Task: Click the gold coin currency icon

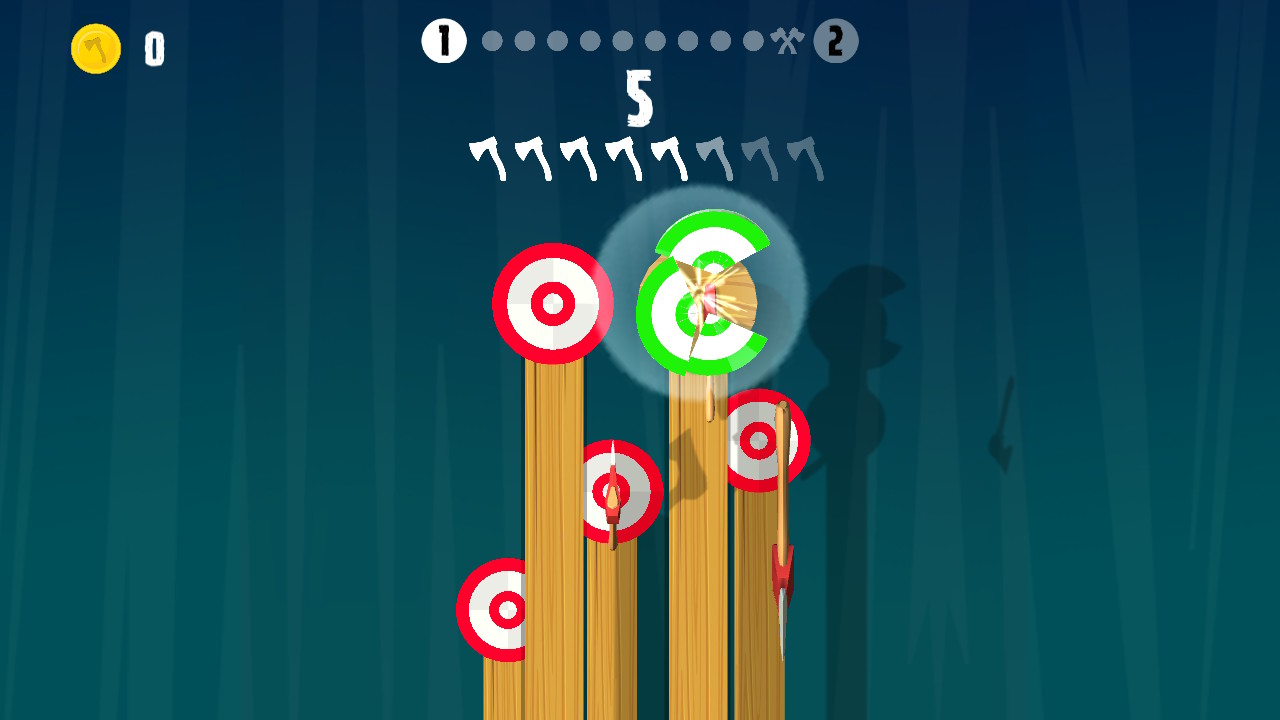Action: [x=95, y=47]
